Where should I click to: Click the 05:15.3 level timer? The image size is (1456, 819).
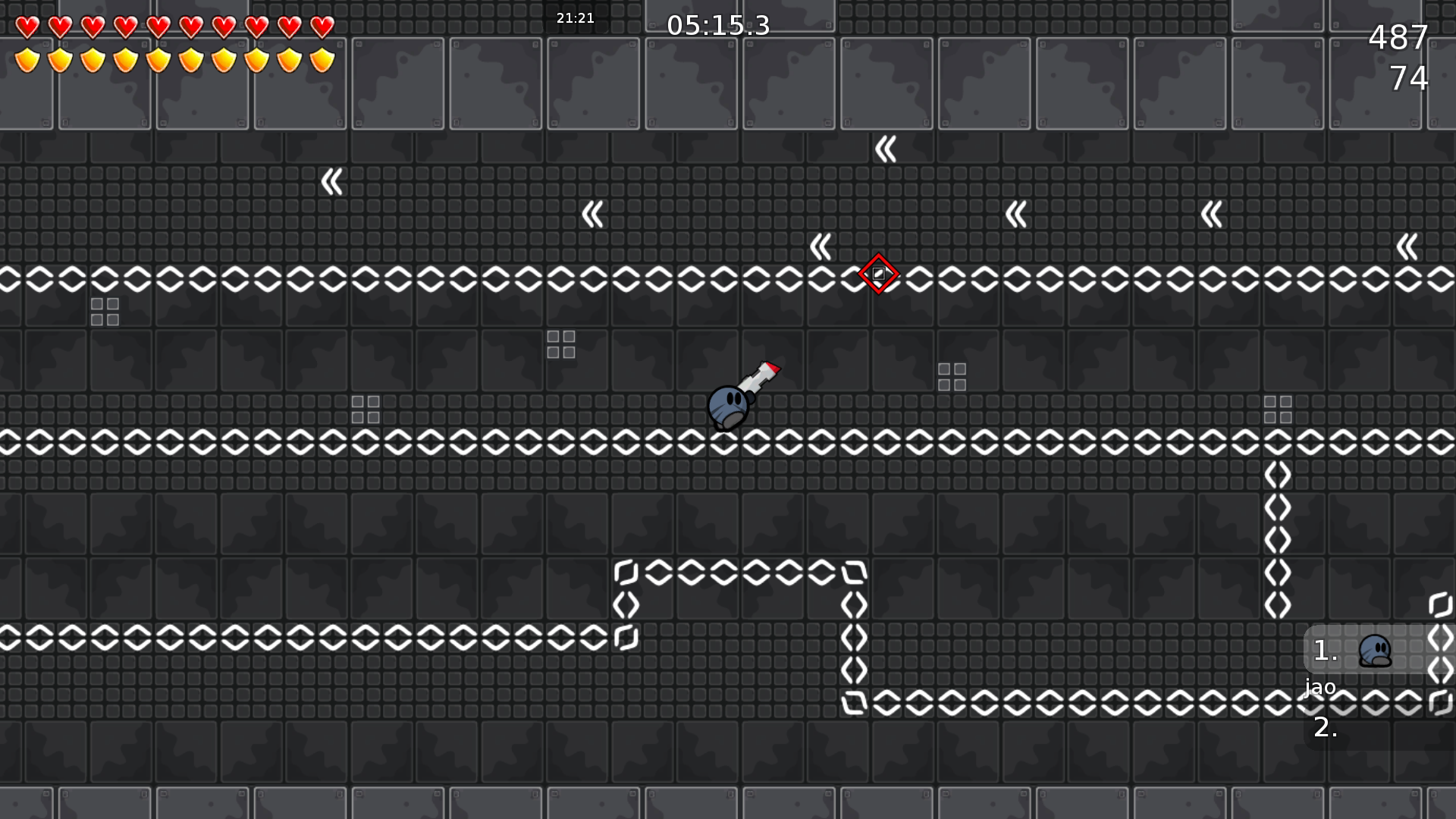pos(719,26)
